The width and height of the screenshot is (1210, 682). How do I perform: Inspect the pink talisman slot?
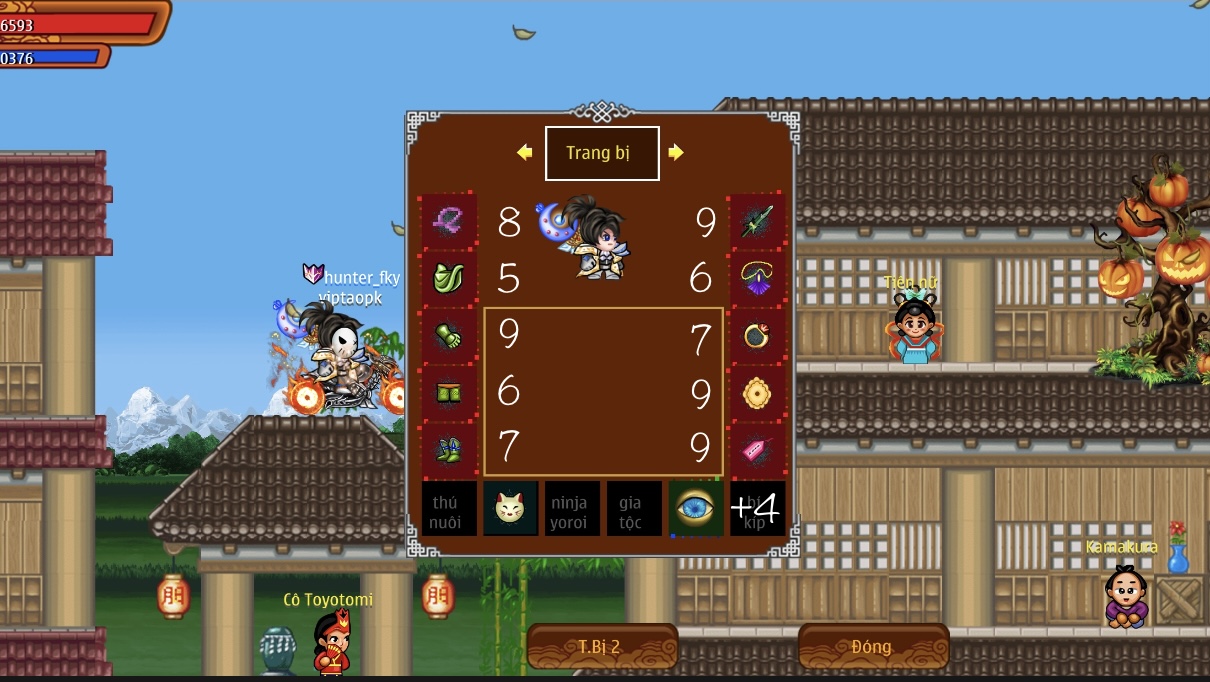pyautogui.click(x=757, y=450)
